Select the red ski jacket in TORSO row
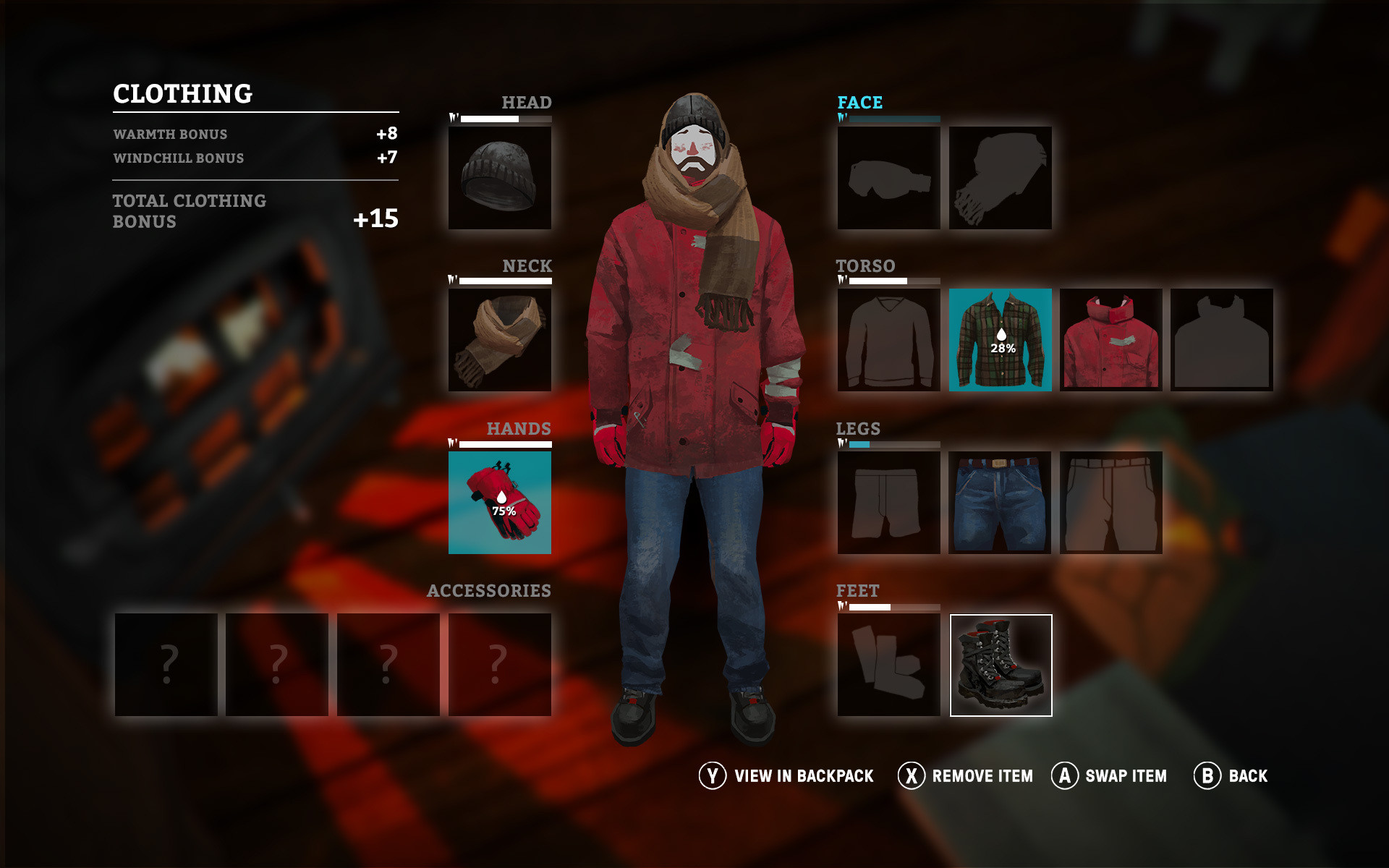 1111,340
